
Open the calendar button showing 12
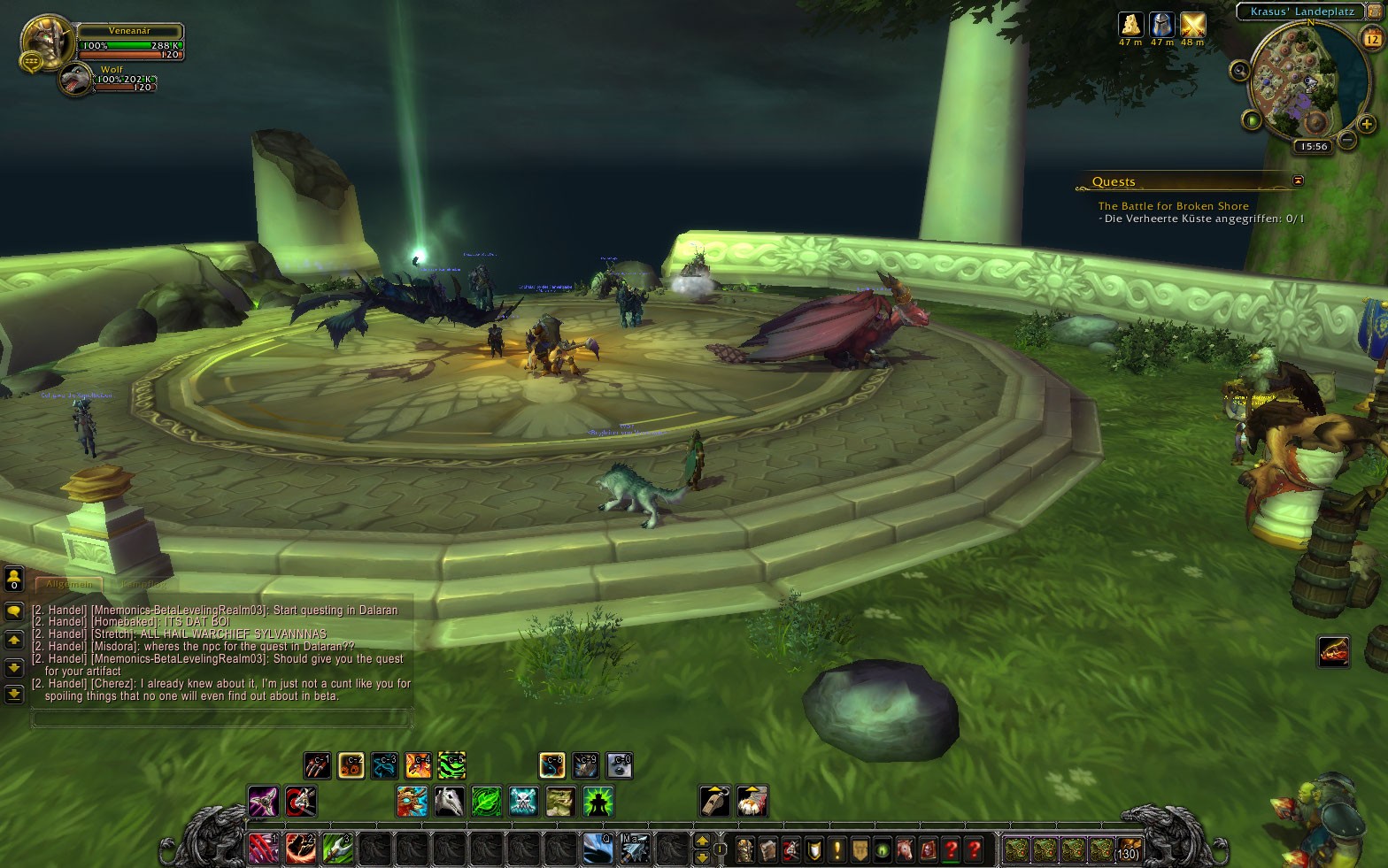click(x=1371, y=39)
